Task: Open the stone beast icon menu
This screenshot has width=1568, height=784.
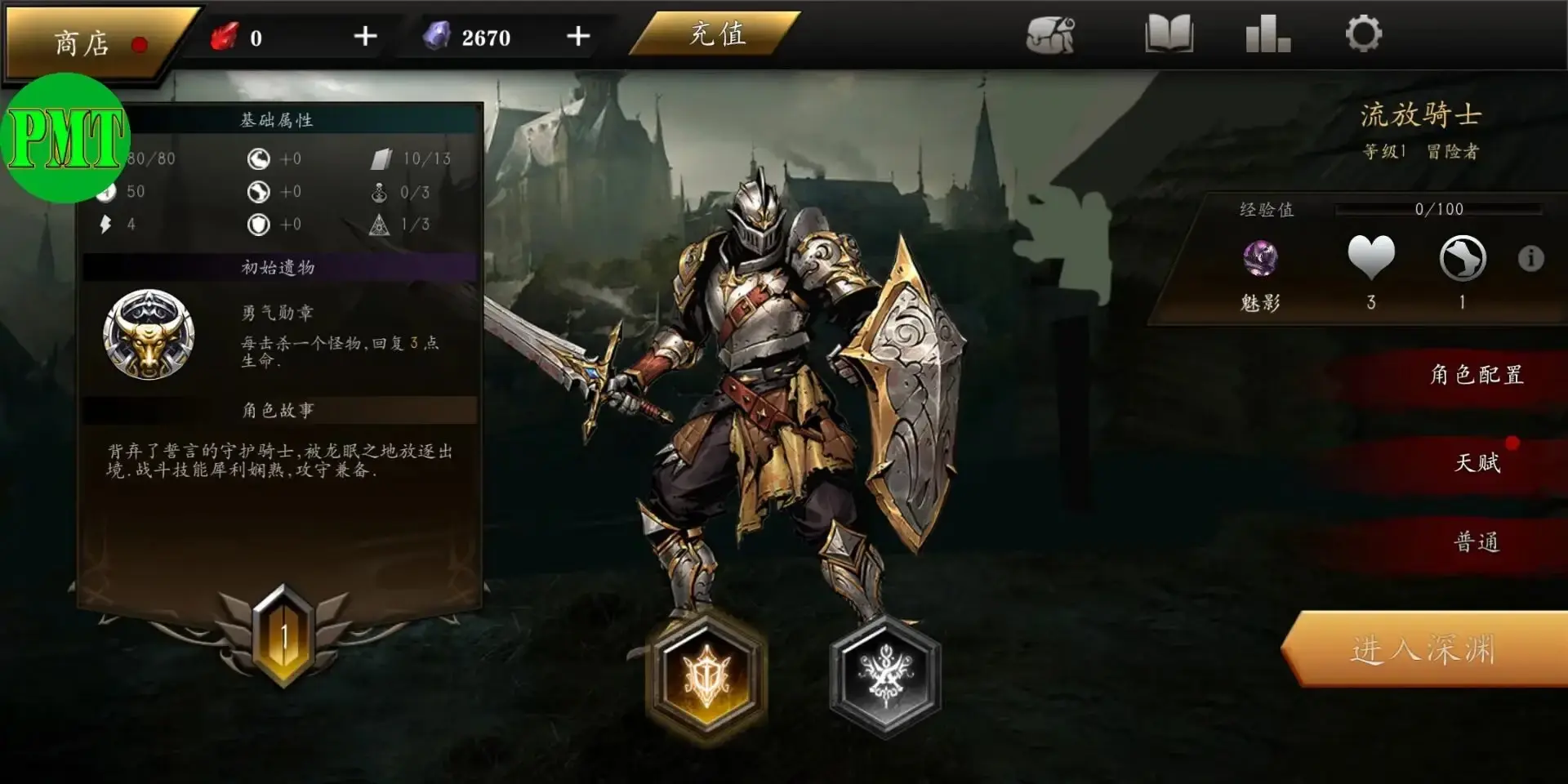Action: click(1050, 35)
